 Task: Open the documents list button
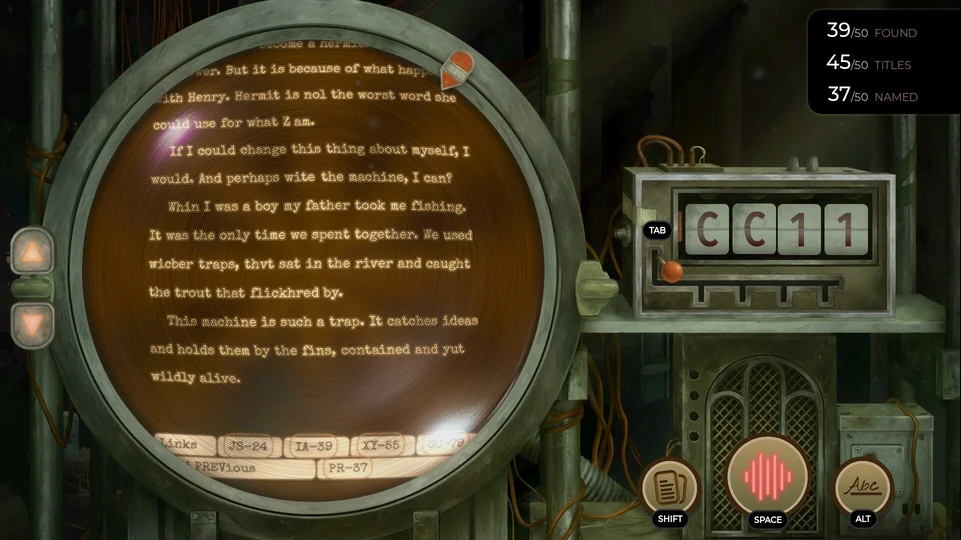pyautogui.click(x=669, y=487)
